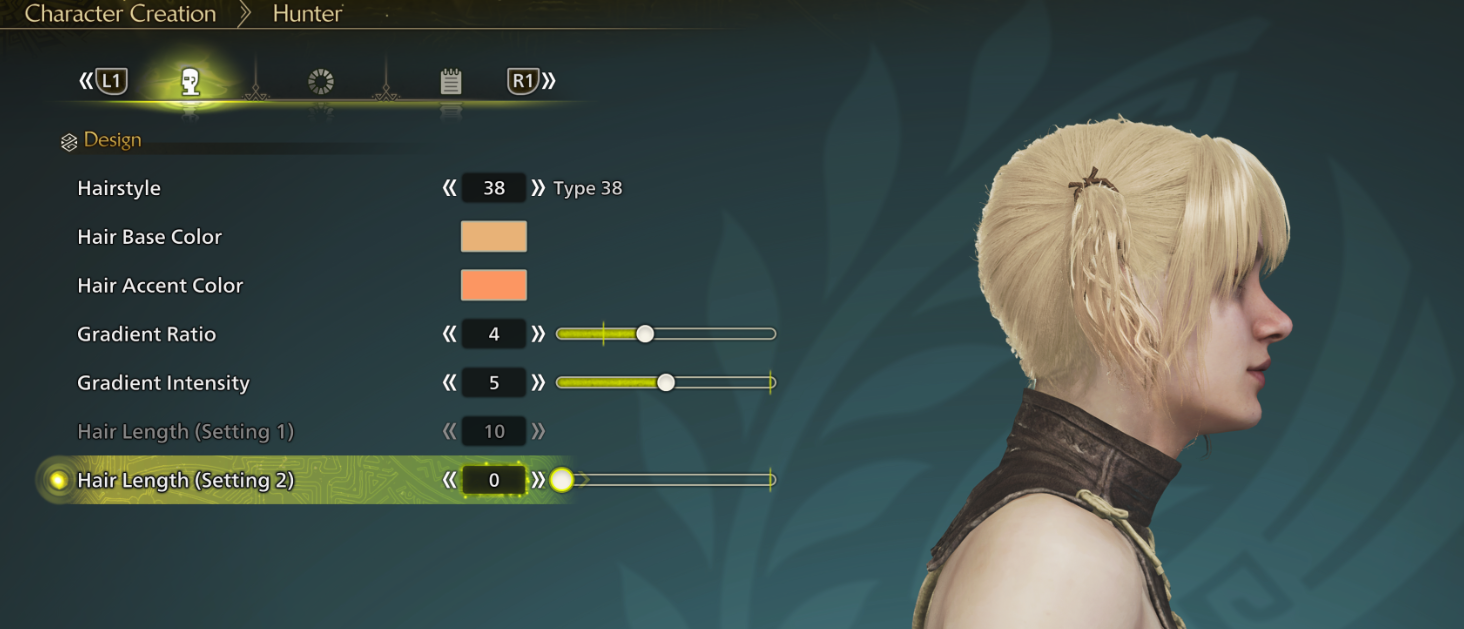Open the notepad tab icon
The image size is (1464, 629).
point(451,82)
